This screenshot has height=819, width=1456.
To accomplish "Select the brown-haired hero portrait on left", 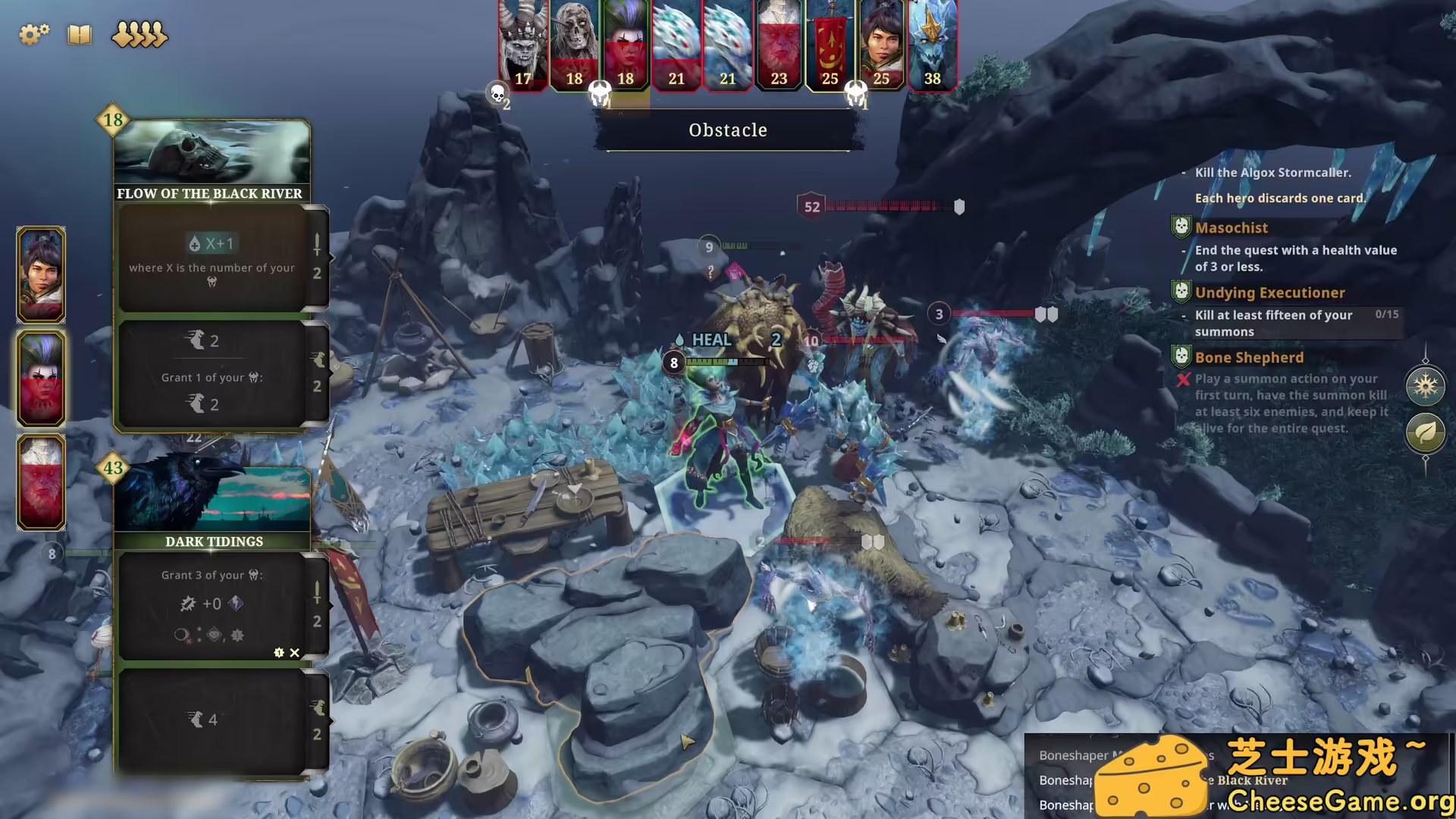I will [41, 275].
